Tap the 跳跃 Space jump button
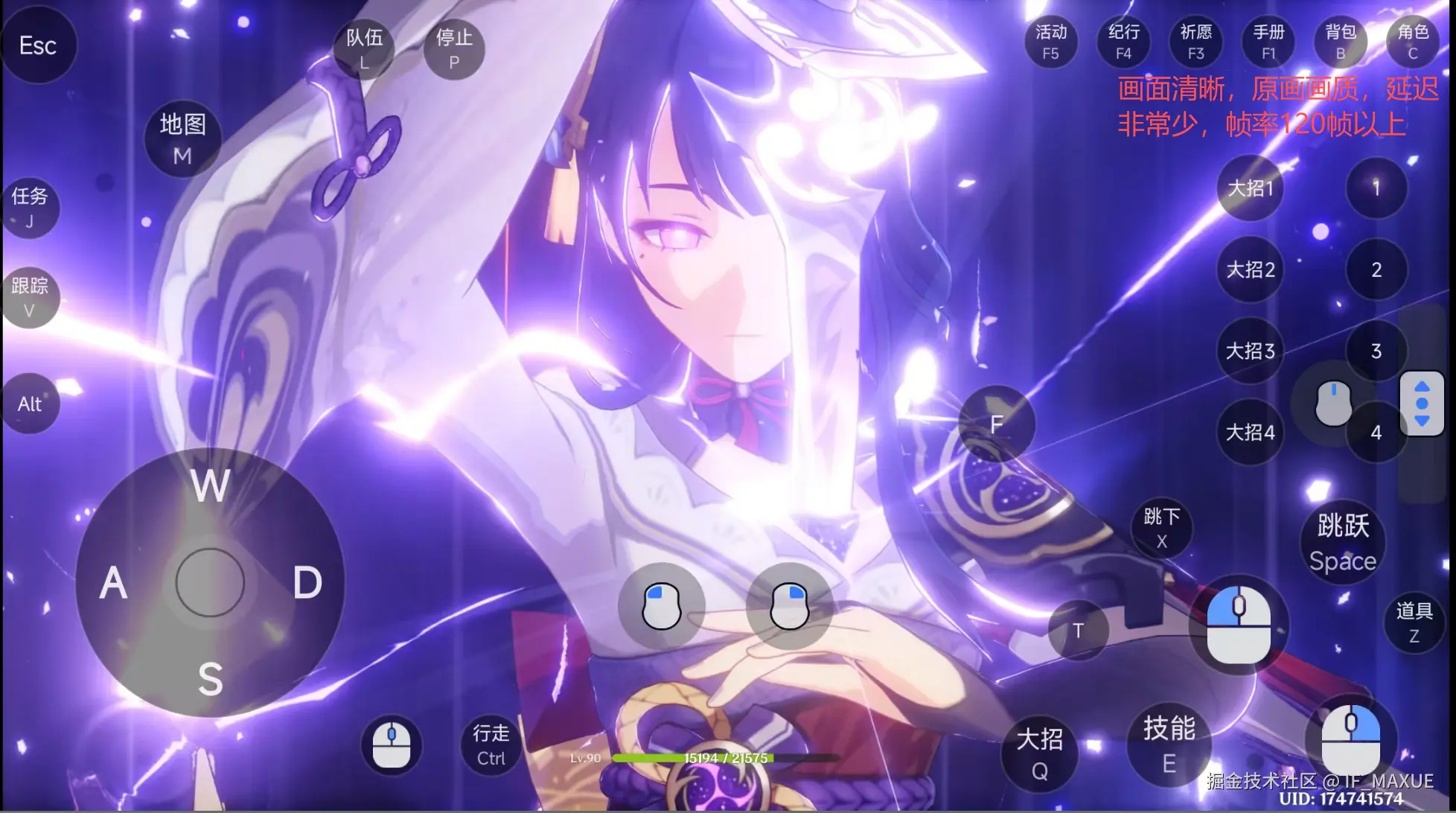Image resolution: width=1456 pixels, height=813 pixels. (1343, 542)
